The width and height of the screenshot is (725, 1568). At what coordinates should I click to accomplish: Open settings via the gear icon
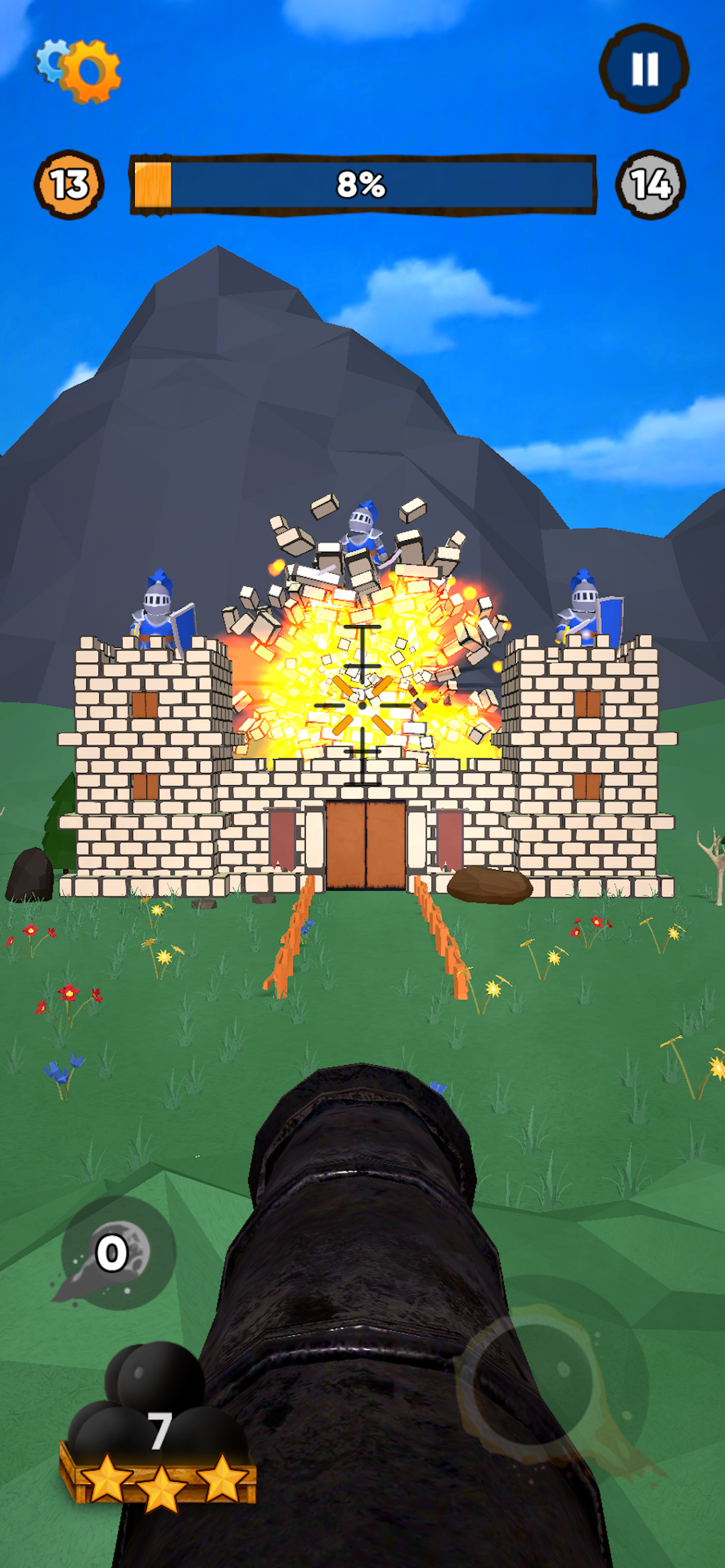(80, 70)
